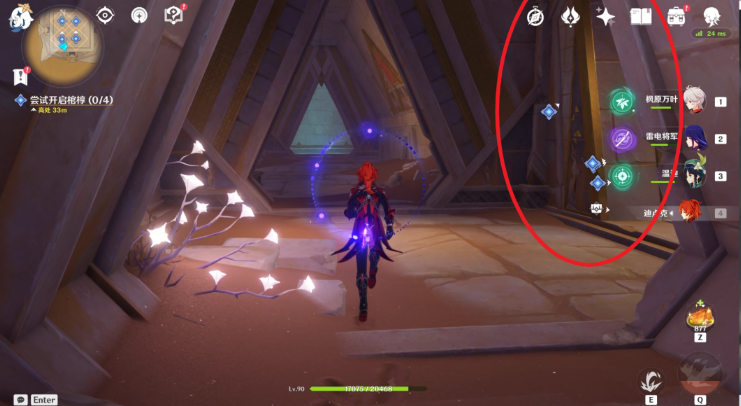Open the chat box
Screen dimensions: 741x406
click(20, 399)
